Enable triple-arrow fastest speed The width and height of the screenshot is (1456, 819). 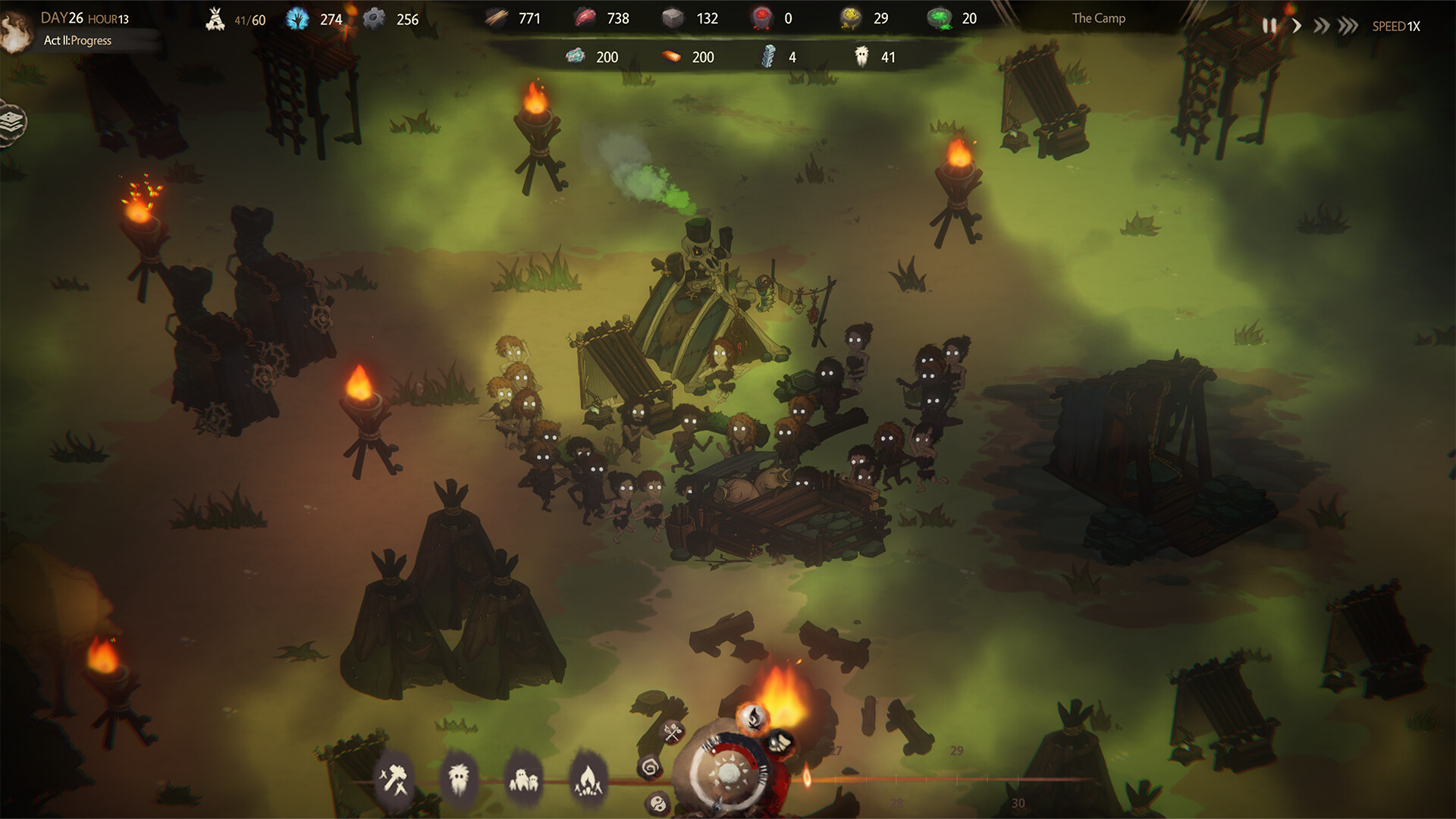[x=1347, y=24]
